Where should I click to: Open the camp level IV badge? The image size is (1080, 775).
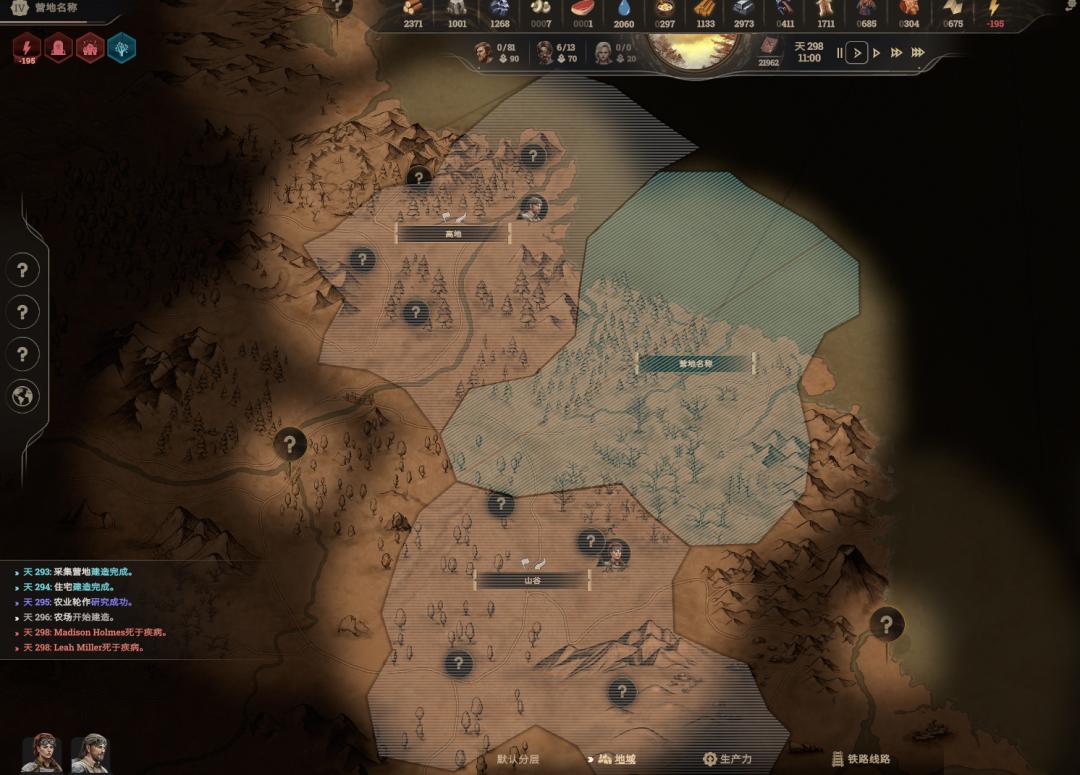[x=19, y=8]
